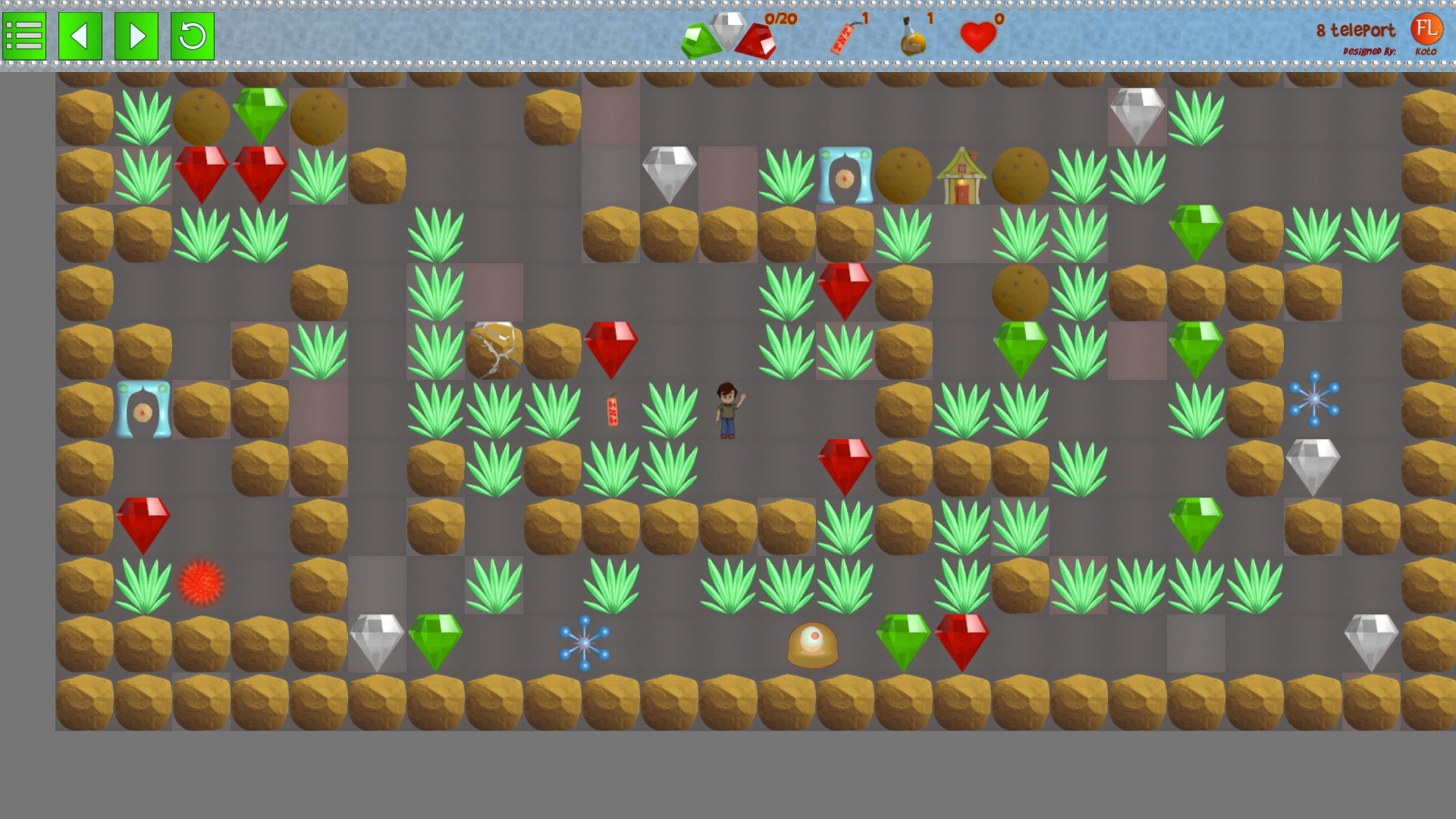This screenshot has height=819, width=1456.
Task: Select the player character in the mine
Action: 726,409
